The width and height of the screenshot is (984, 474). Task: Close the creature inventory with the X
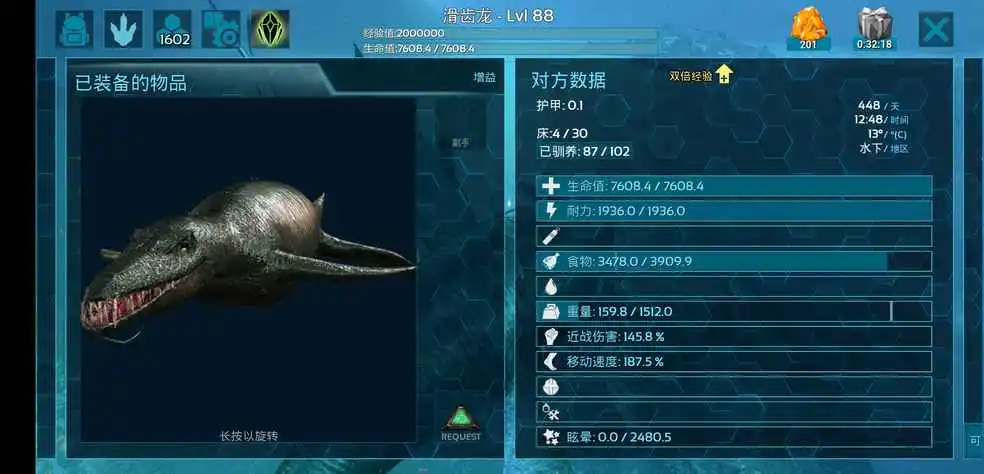(935, 29)
